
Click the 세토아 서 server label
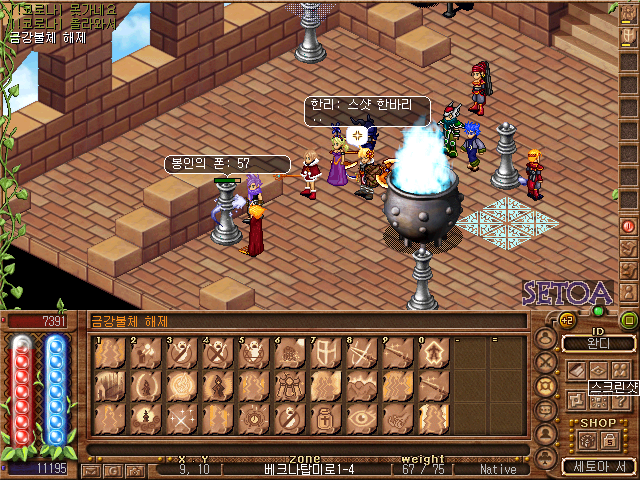point(598,466)
